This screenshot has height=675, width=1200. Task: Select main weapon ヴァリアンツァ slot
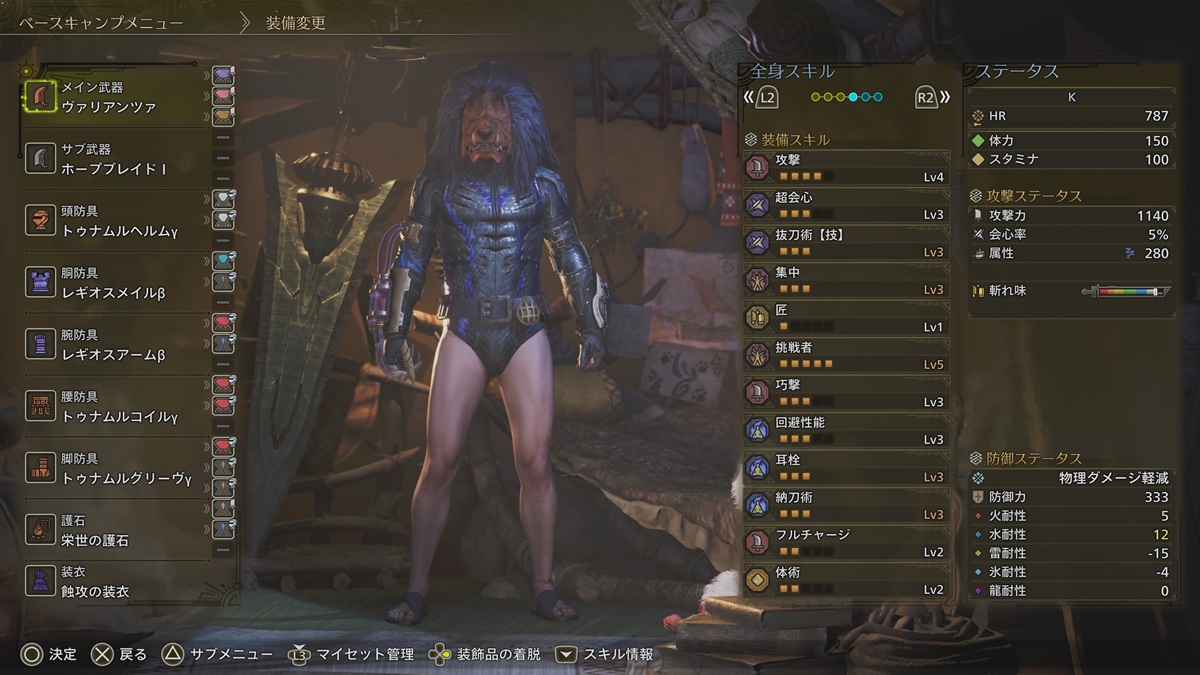(x=115, y=97)
